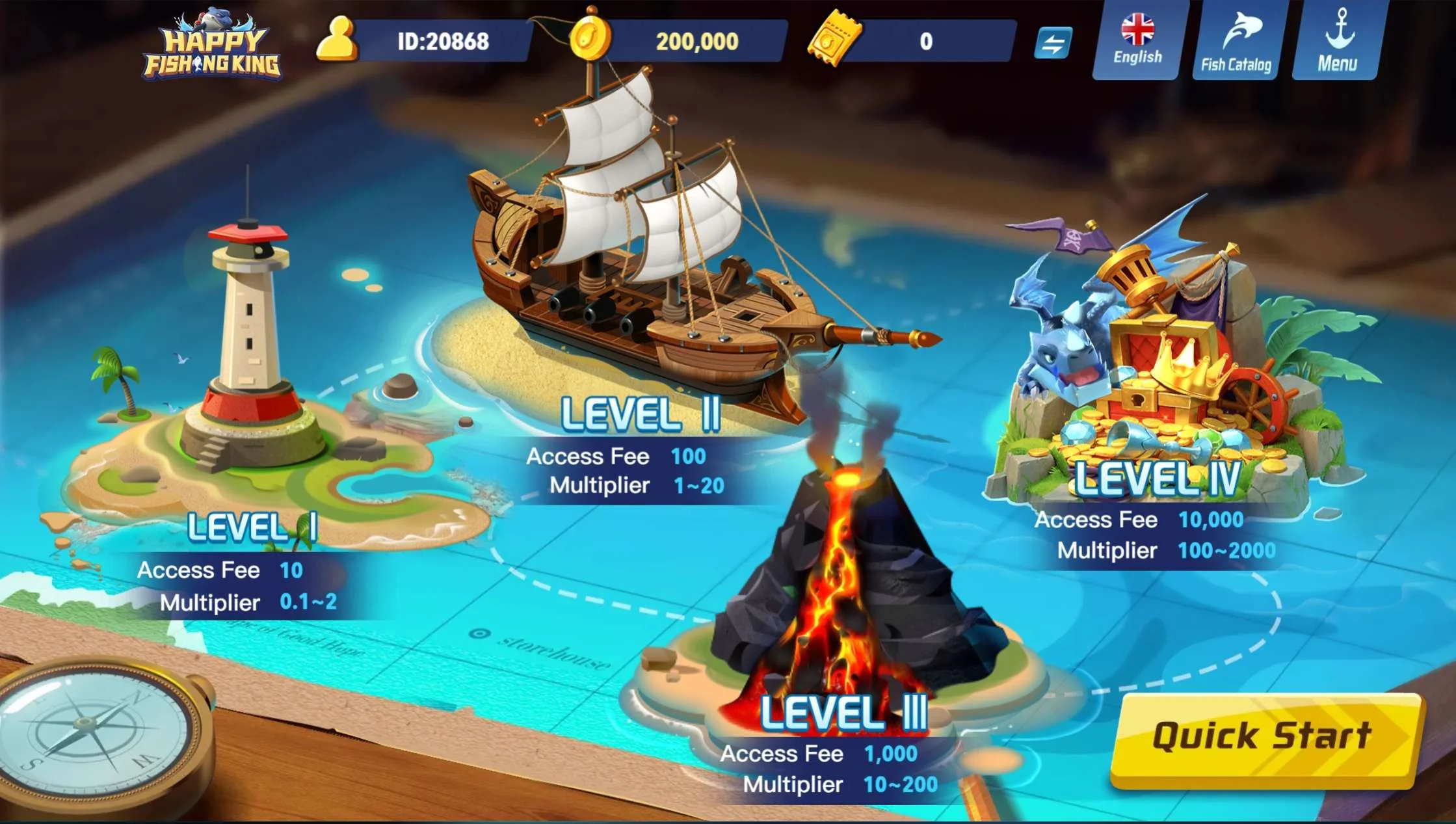Change the English language setting
Image resolution: width=1456 pixels, height=824 pixels.
click(1137, 40)
